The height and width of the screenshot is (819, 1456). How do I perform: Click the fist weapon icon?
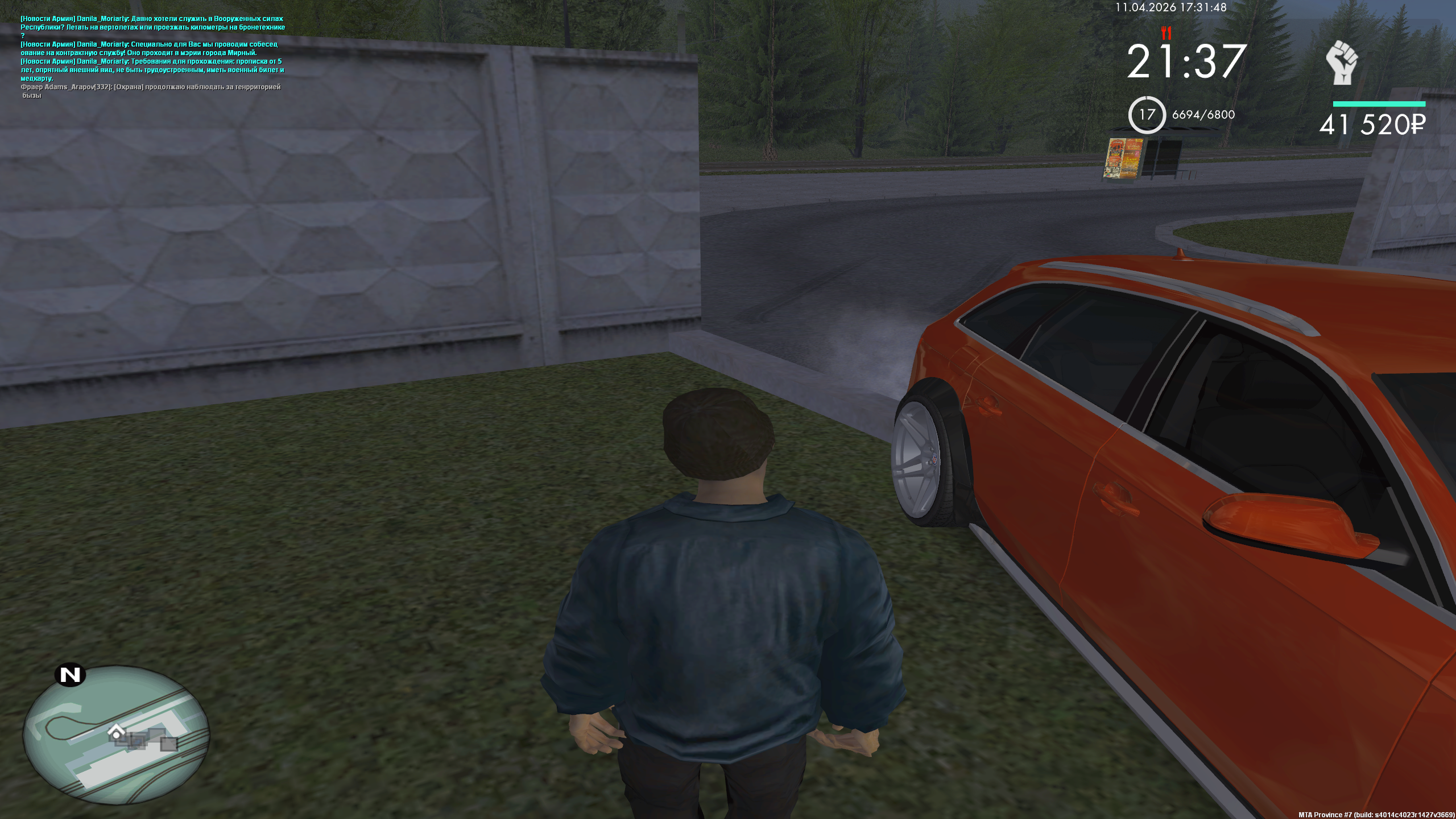pos(1342,62)
